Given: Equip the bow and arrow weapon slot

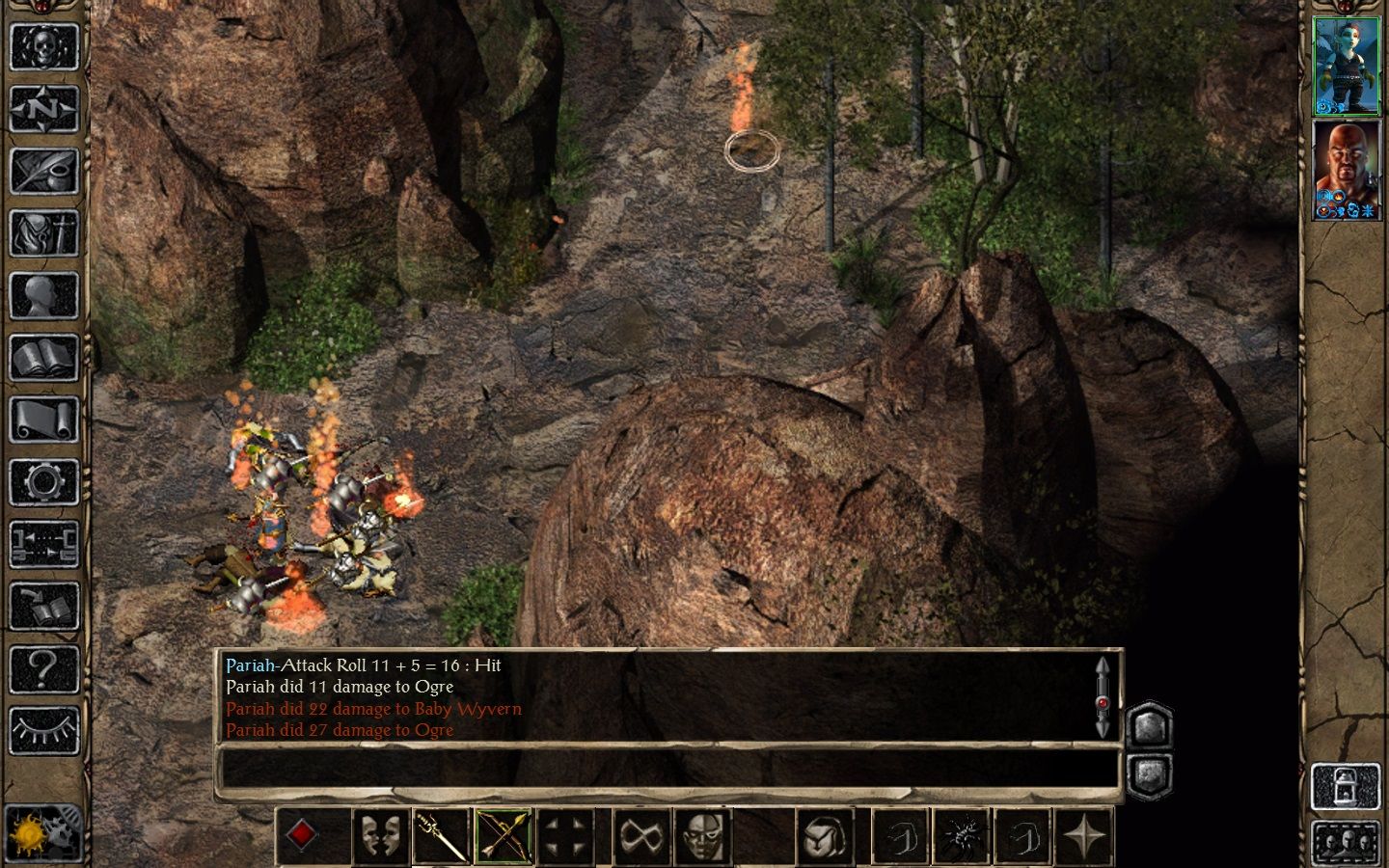Looking at the screenshot, I should (x=504, y=835).
